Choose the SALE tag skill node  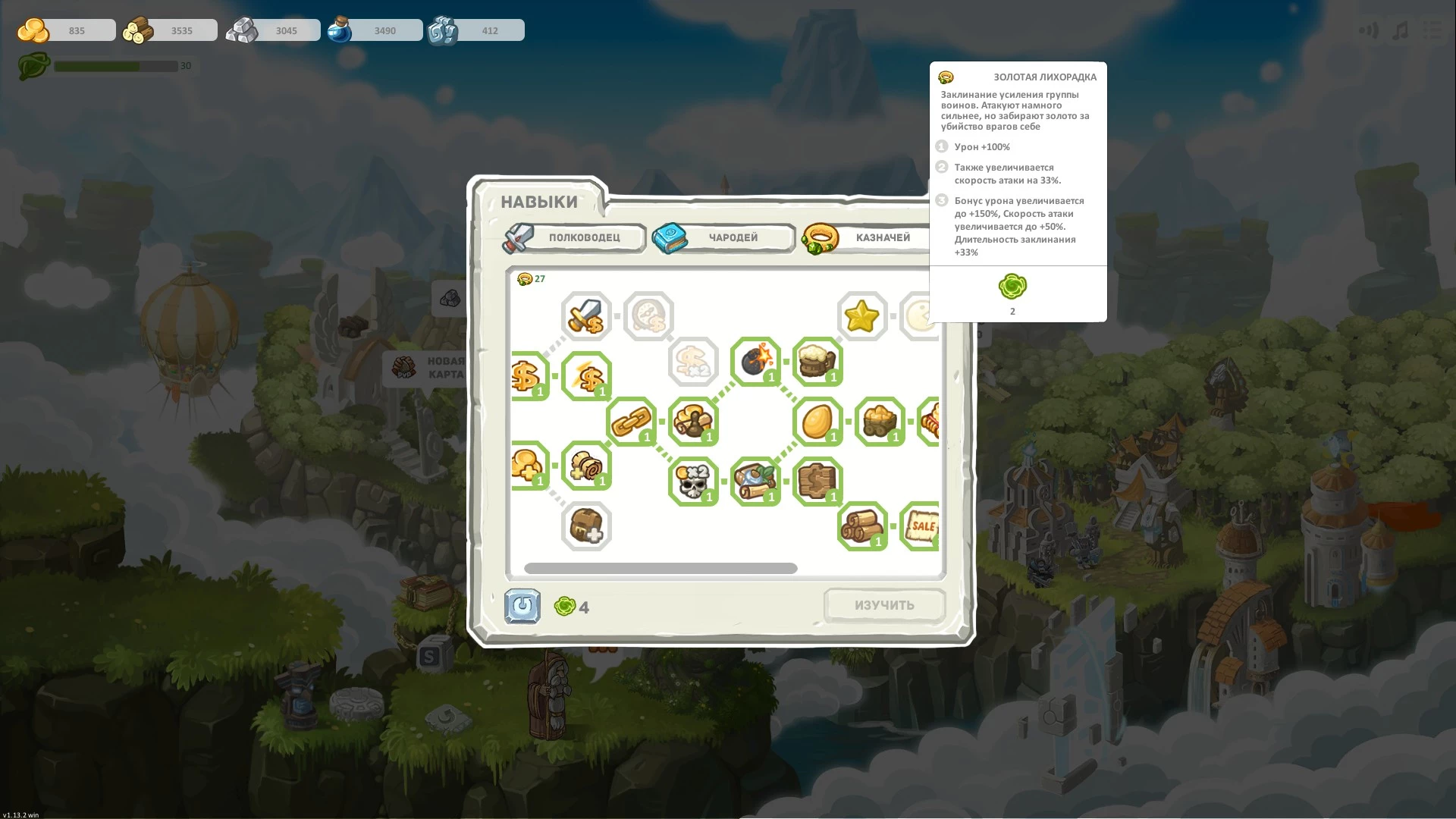point(921,526)
